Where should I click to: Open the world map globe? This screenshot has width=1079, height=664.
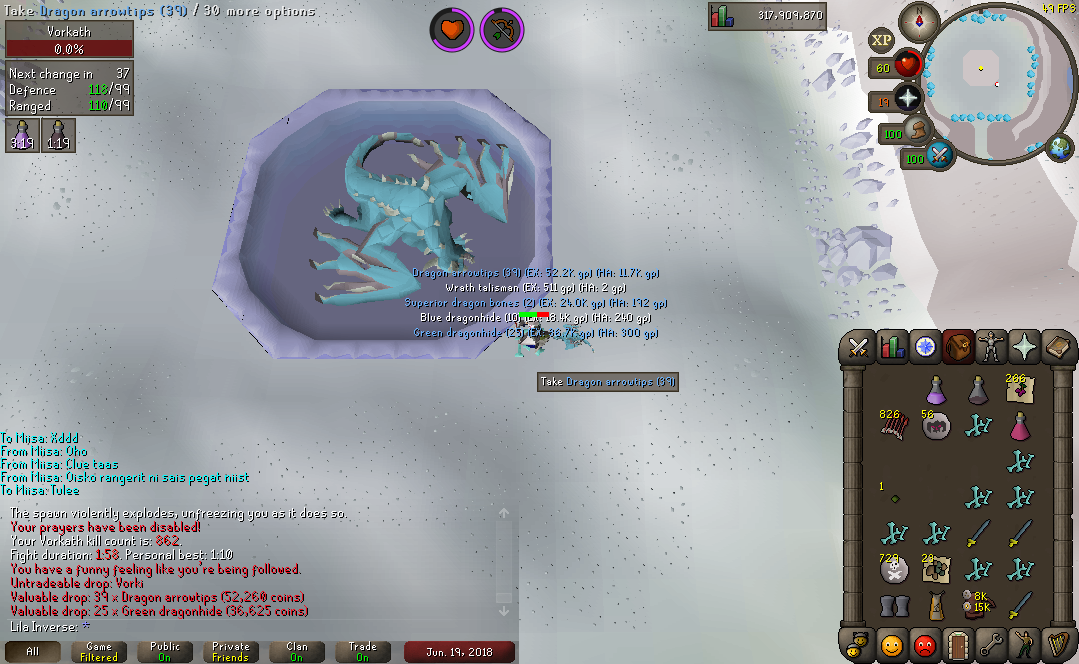(1060, 148)
